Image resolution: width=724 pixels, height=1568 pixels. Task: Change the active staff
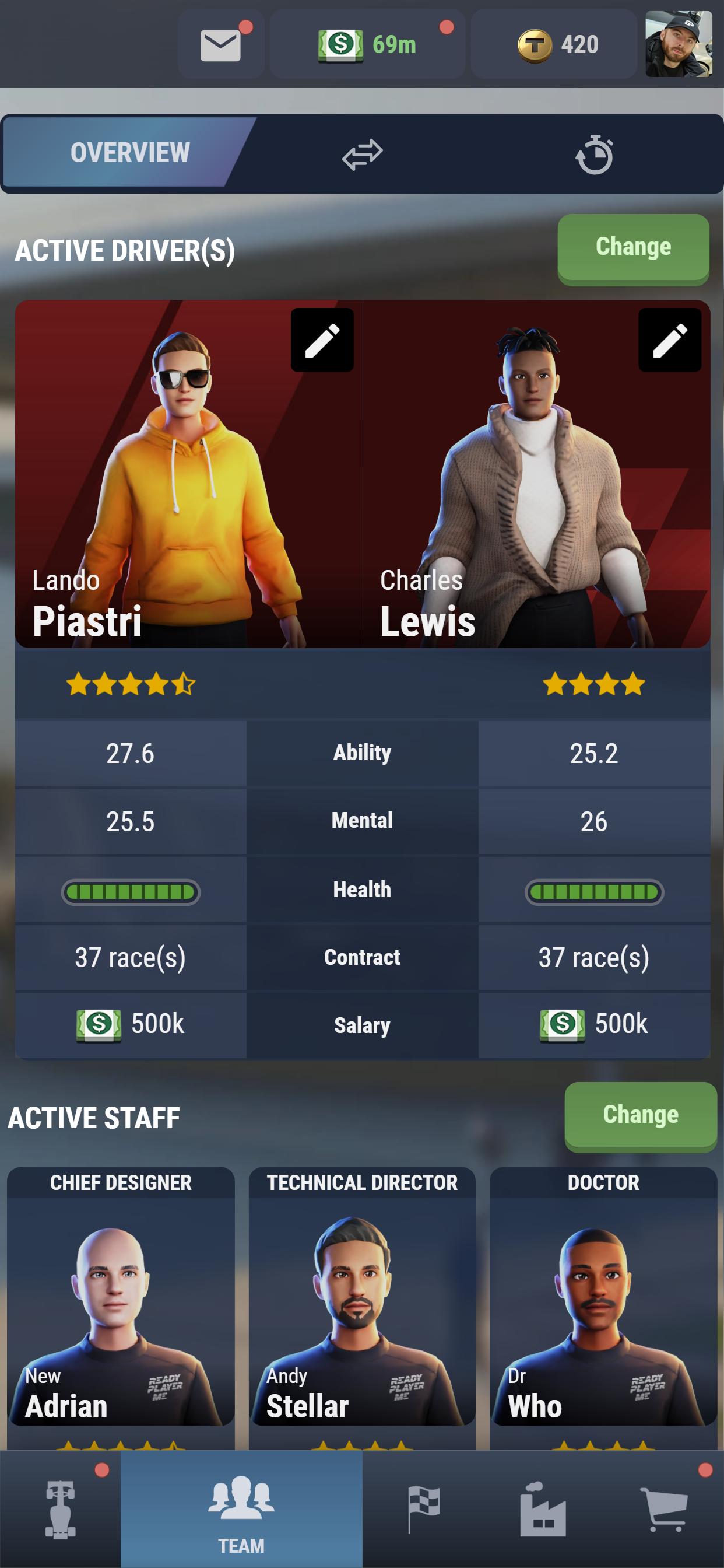[640, 1115]
